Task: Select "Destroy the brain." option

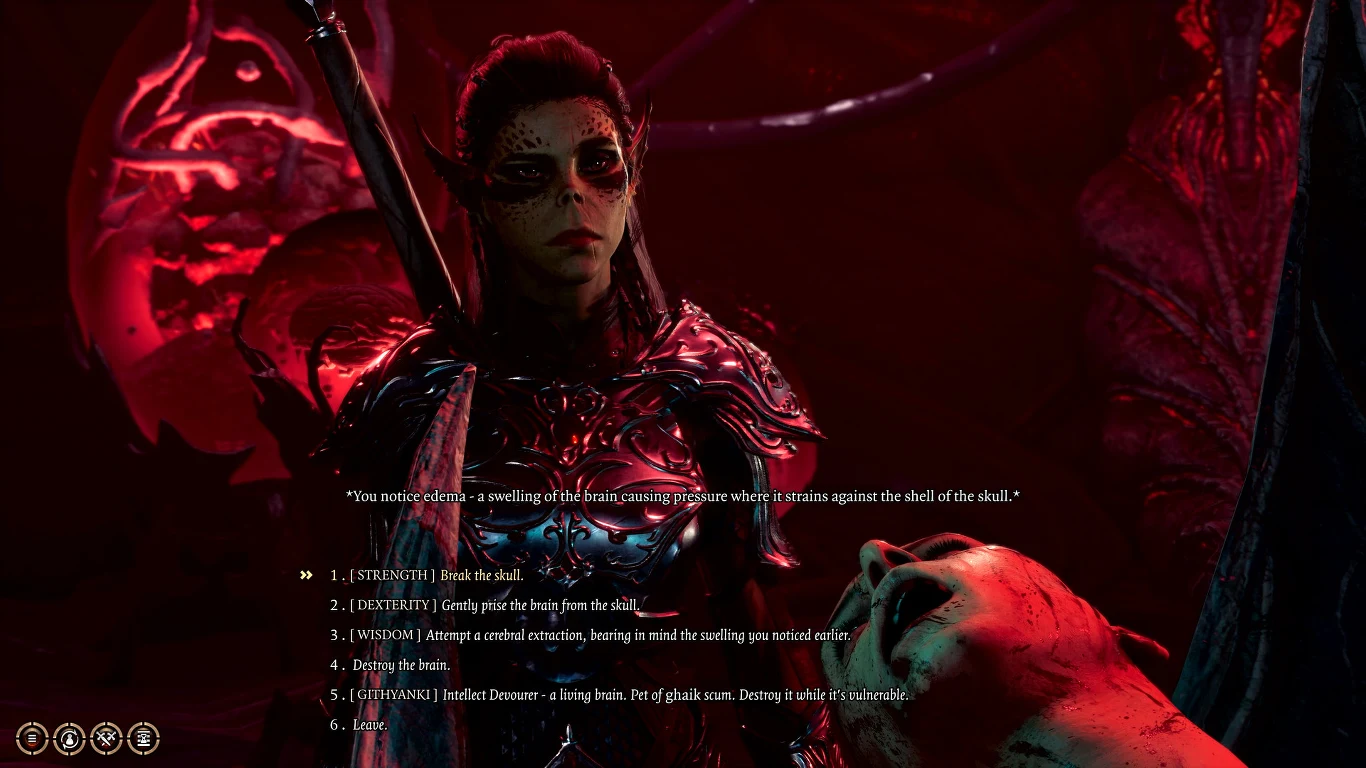Action: click(x=400, y=665)
